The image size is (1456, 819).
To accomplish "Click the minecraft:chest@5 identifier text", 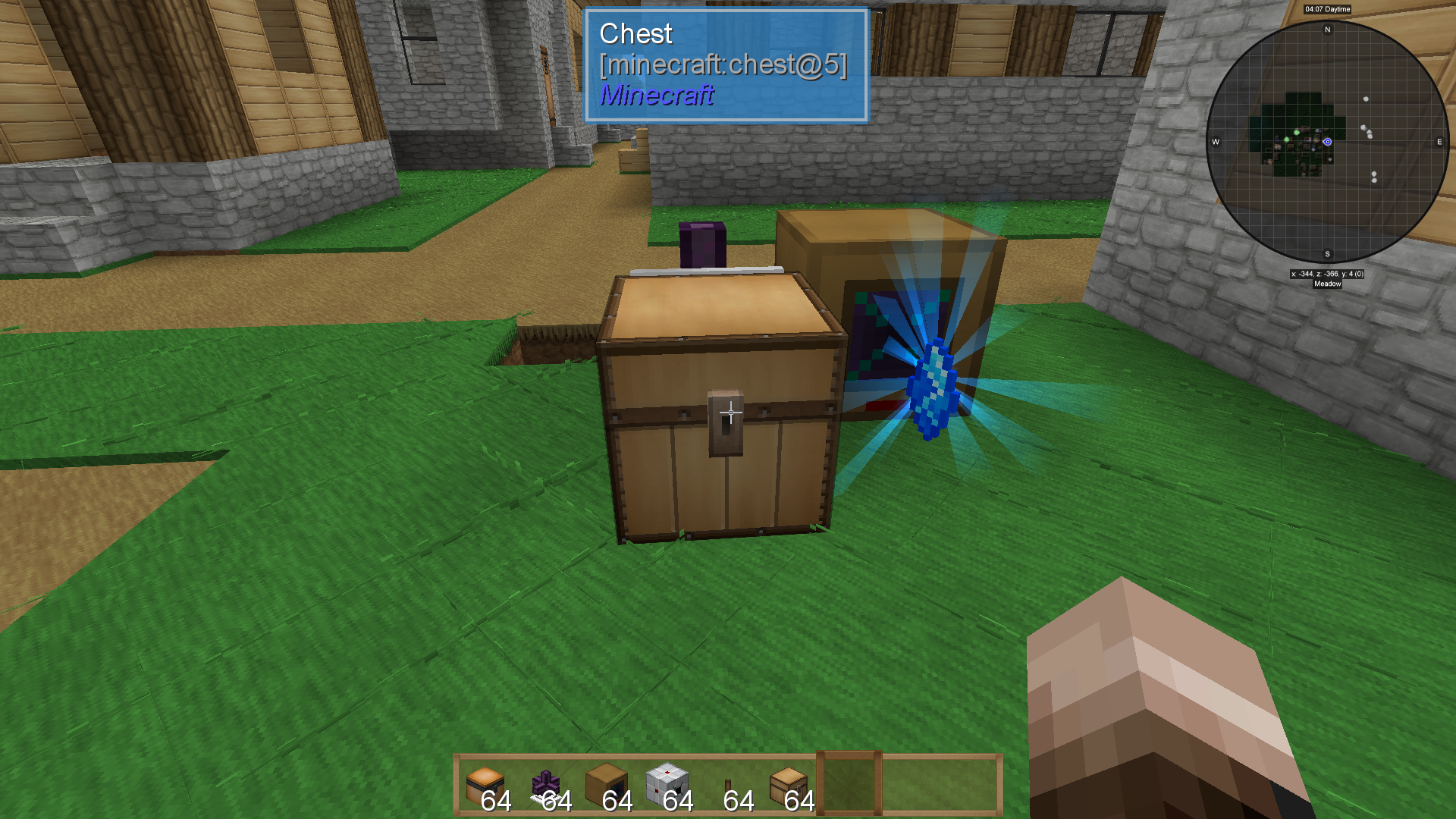I will coord(724,66).
